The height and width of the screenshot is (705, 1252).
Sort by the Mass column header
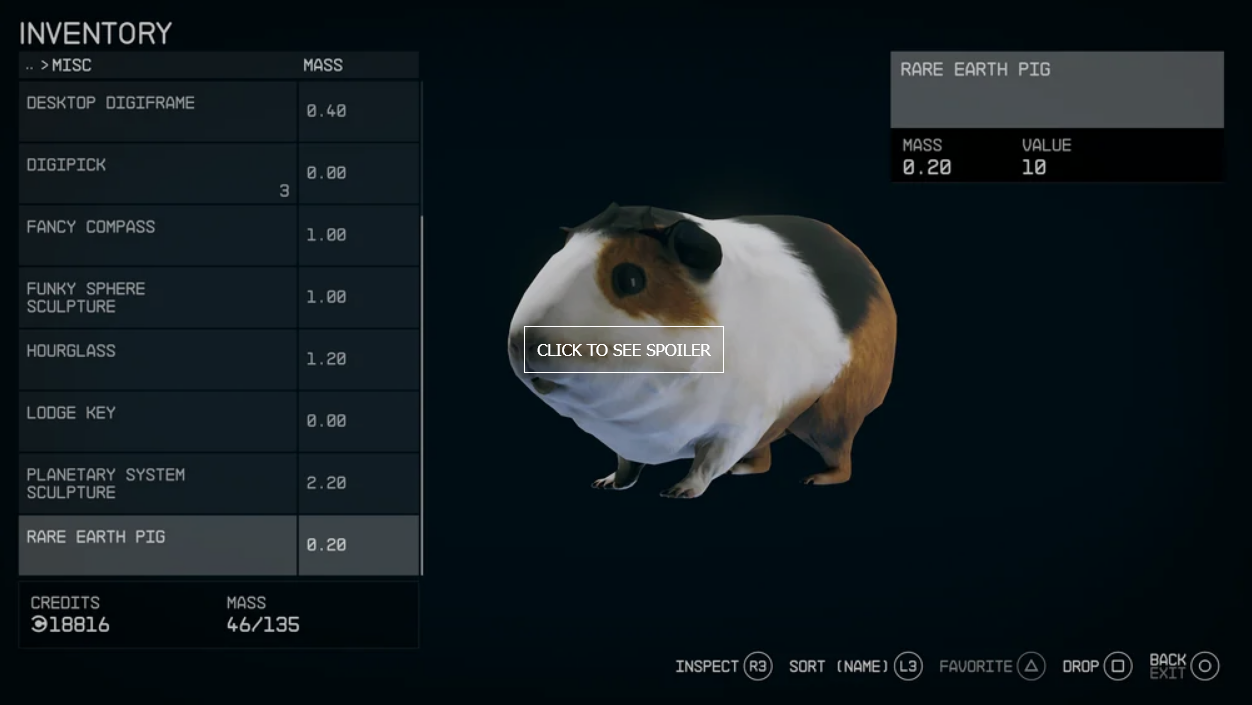pos(323,65)
